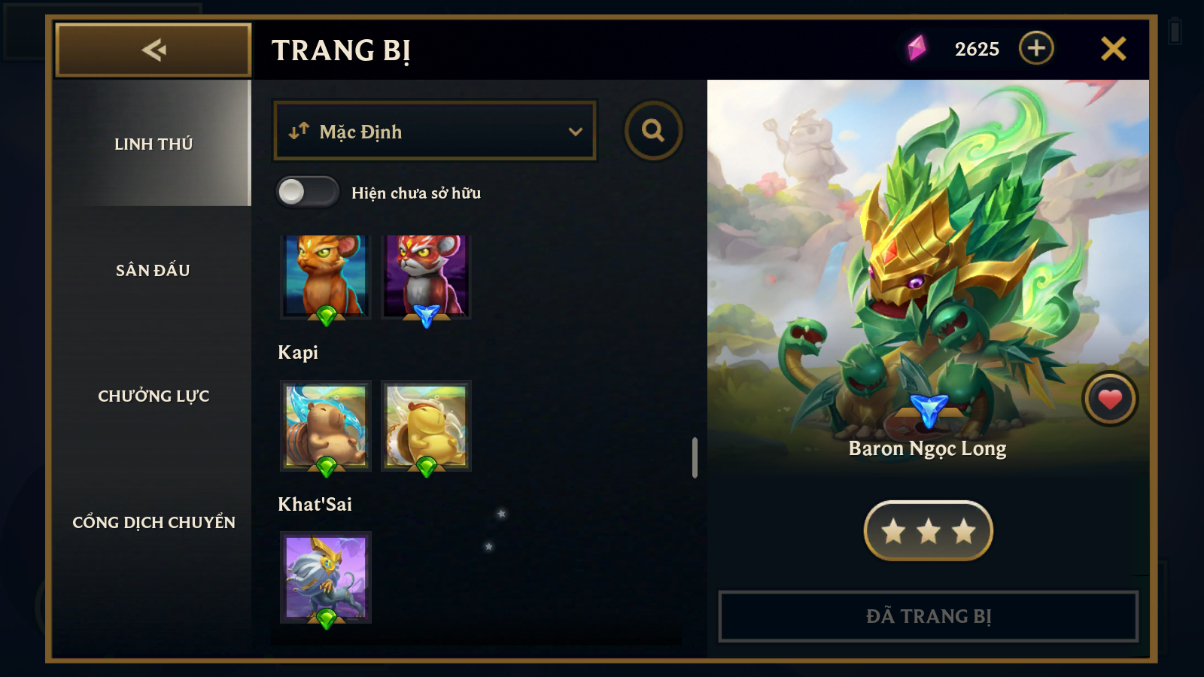This screenshot has height=677, width=1204.
Task: Add more gems with the plus button
Action: 1036,48
